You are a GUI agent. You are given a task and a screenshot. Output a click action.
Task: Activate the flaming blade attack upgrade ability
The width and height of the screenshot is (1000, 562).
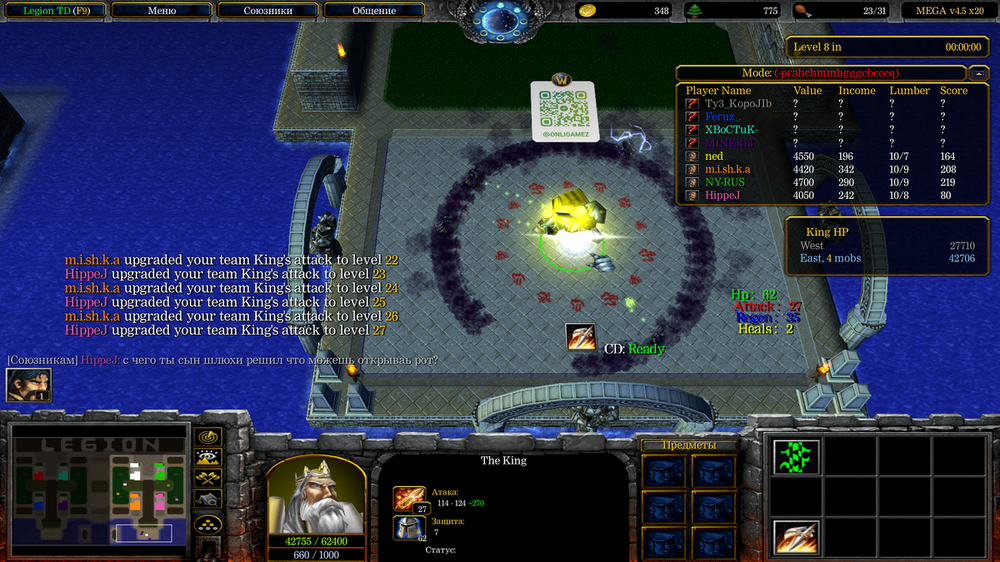797,538
